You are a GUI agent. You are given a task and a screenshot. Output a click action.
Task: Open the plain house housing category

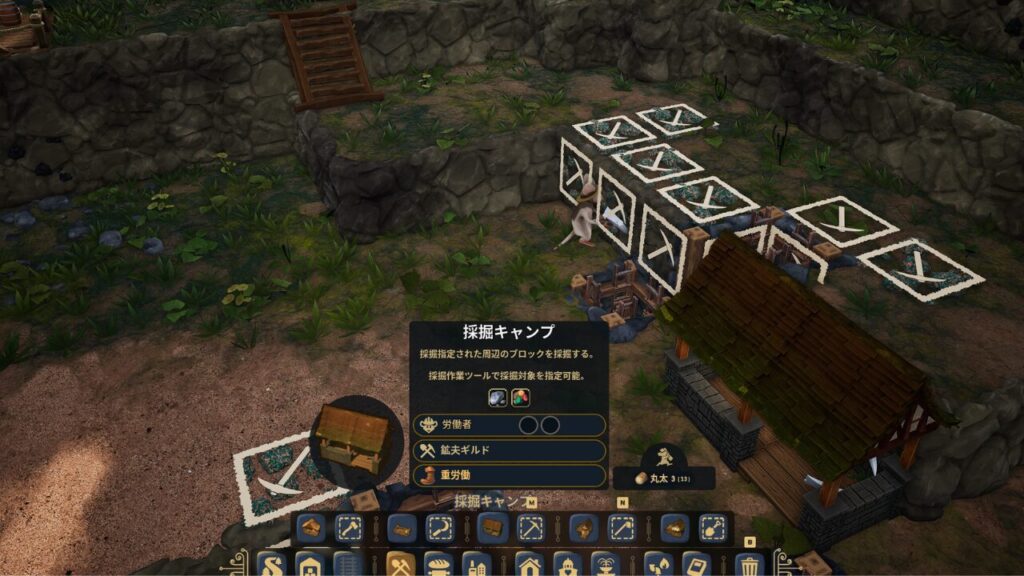pyautogui.click(x=529, y=565)
